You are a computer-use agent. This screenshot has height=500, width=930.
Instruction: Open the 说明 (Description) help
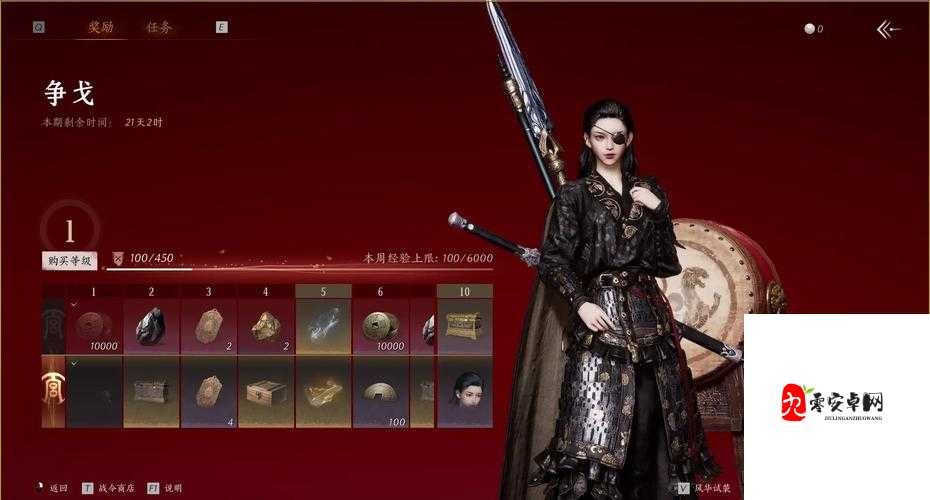tap(167, 487)
